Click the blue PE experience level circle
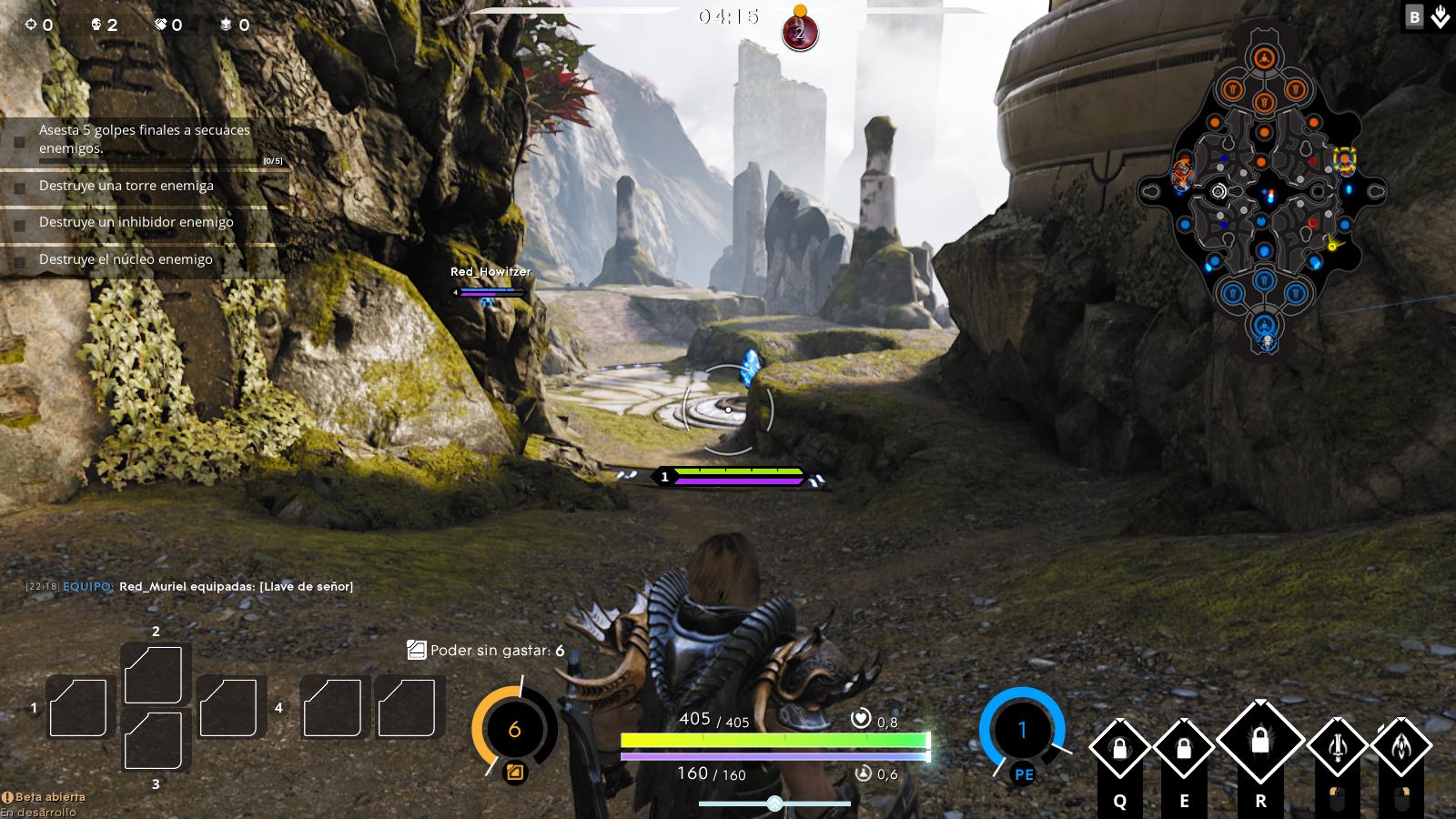The width and height of the screenshot is (1456, 819). point(1022,728)
